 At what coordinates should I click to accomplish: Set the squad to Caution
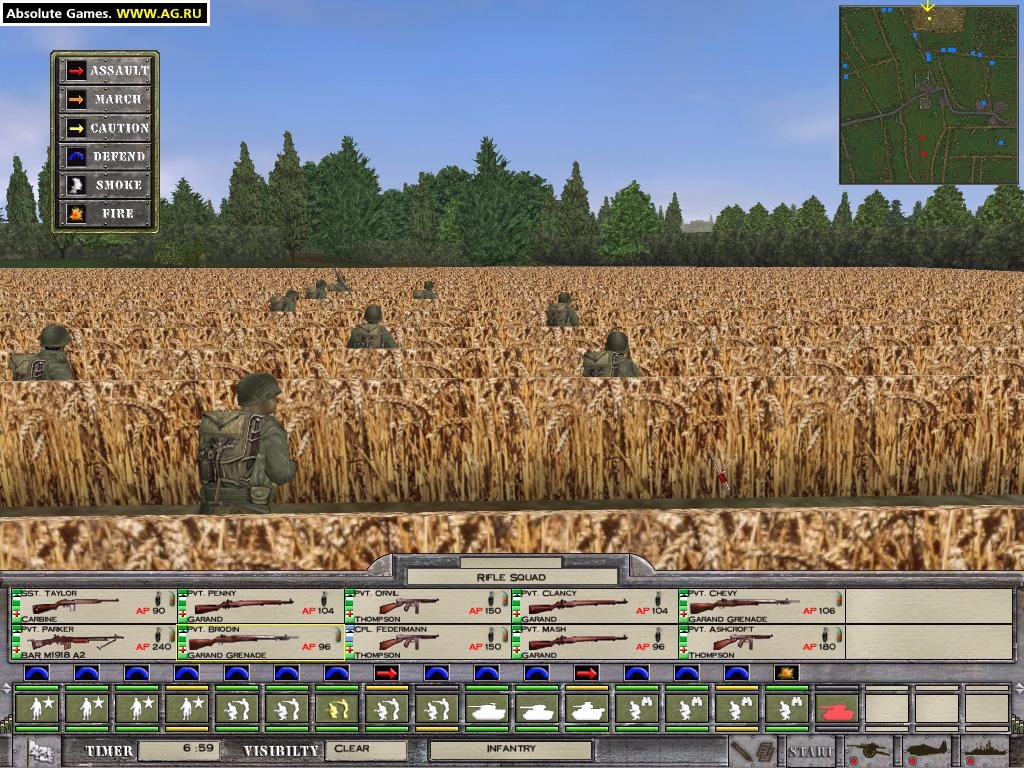(106, 128)
